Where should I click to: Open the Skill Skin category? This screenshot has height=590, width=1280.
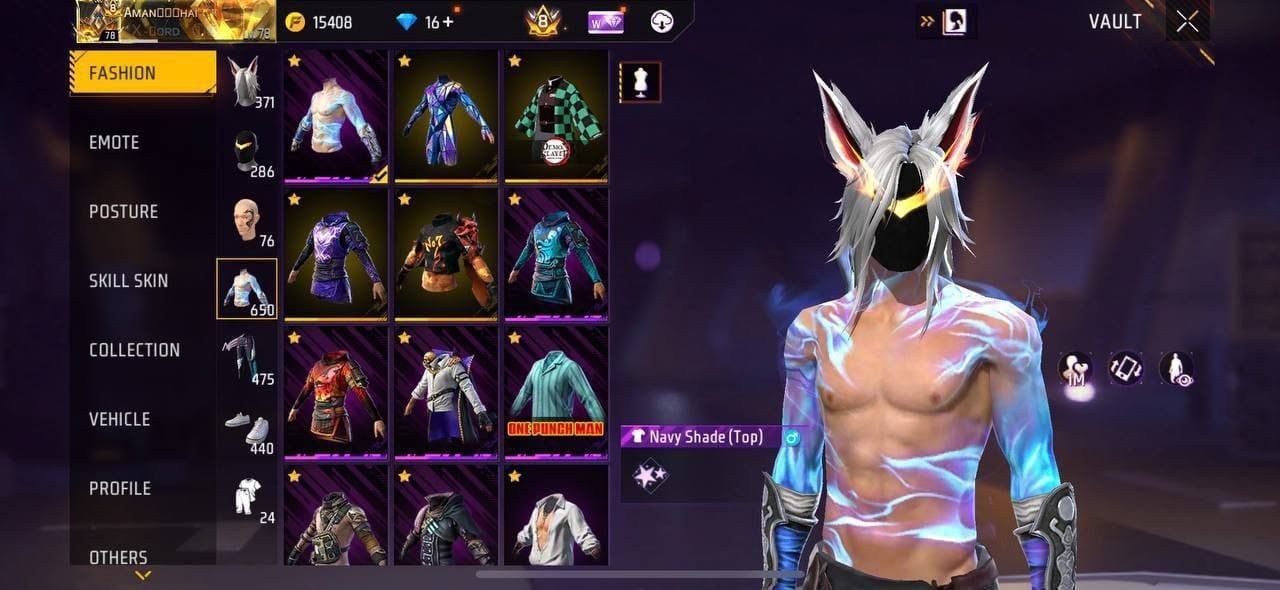(128, 280)
